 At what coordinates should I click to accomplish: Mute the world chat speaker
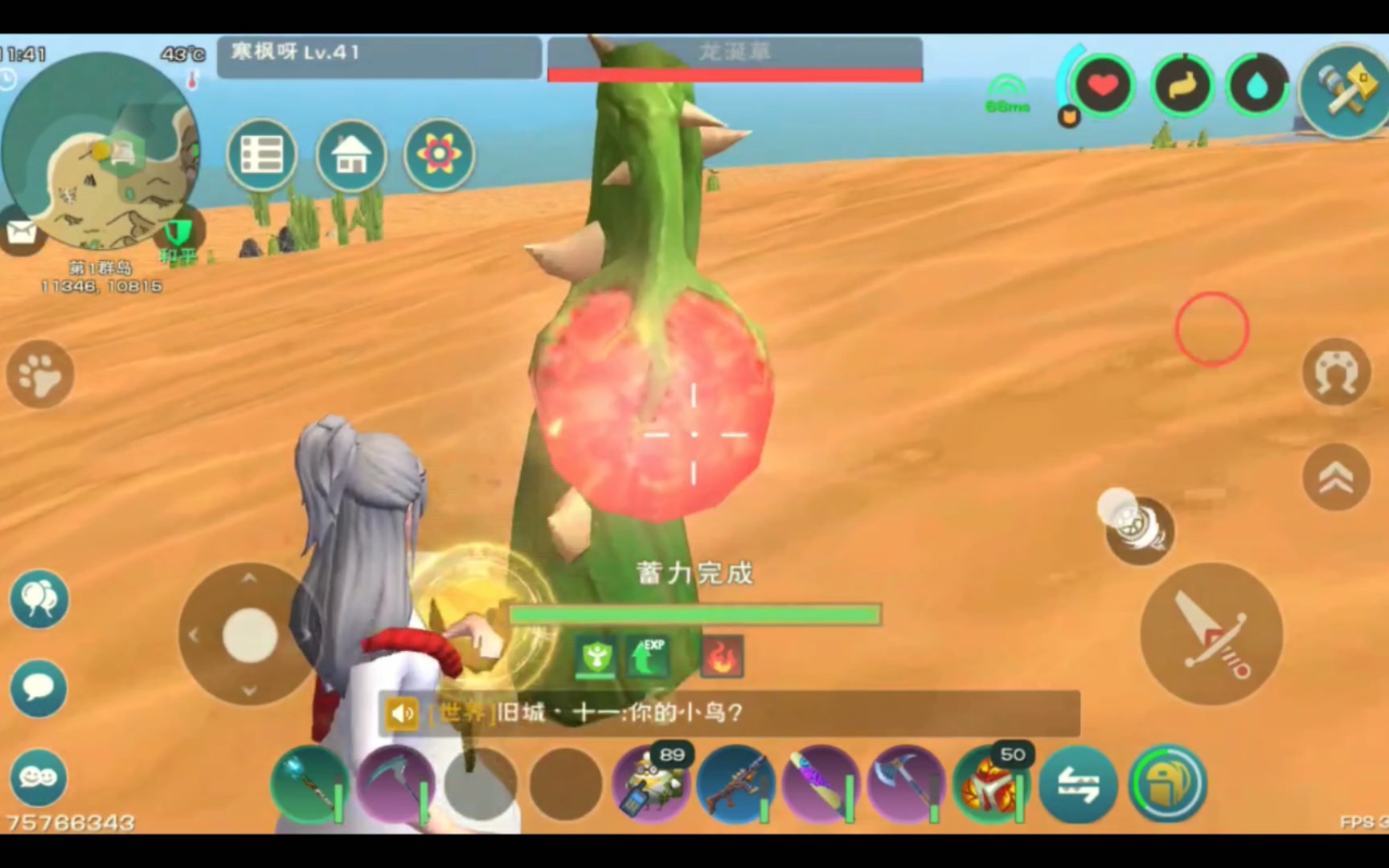(x=402, y=713)
